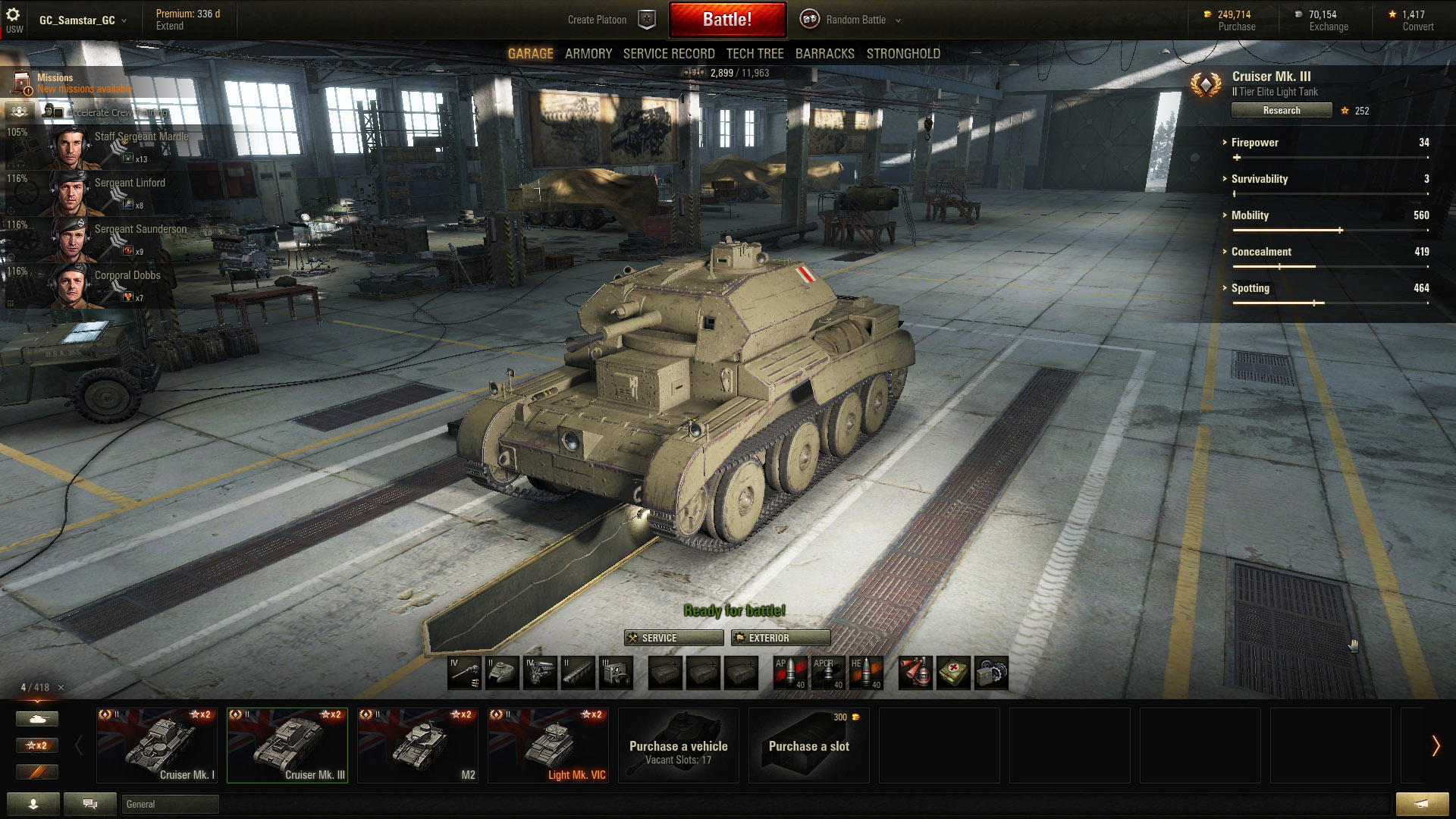Expand the Firepower stat section
Image resolution: width=1456 pixels, height=819 pixels.
pyautogui.click(x=1254, y=143)
